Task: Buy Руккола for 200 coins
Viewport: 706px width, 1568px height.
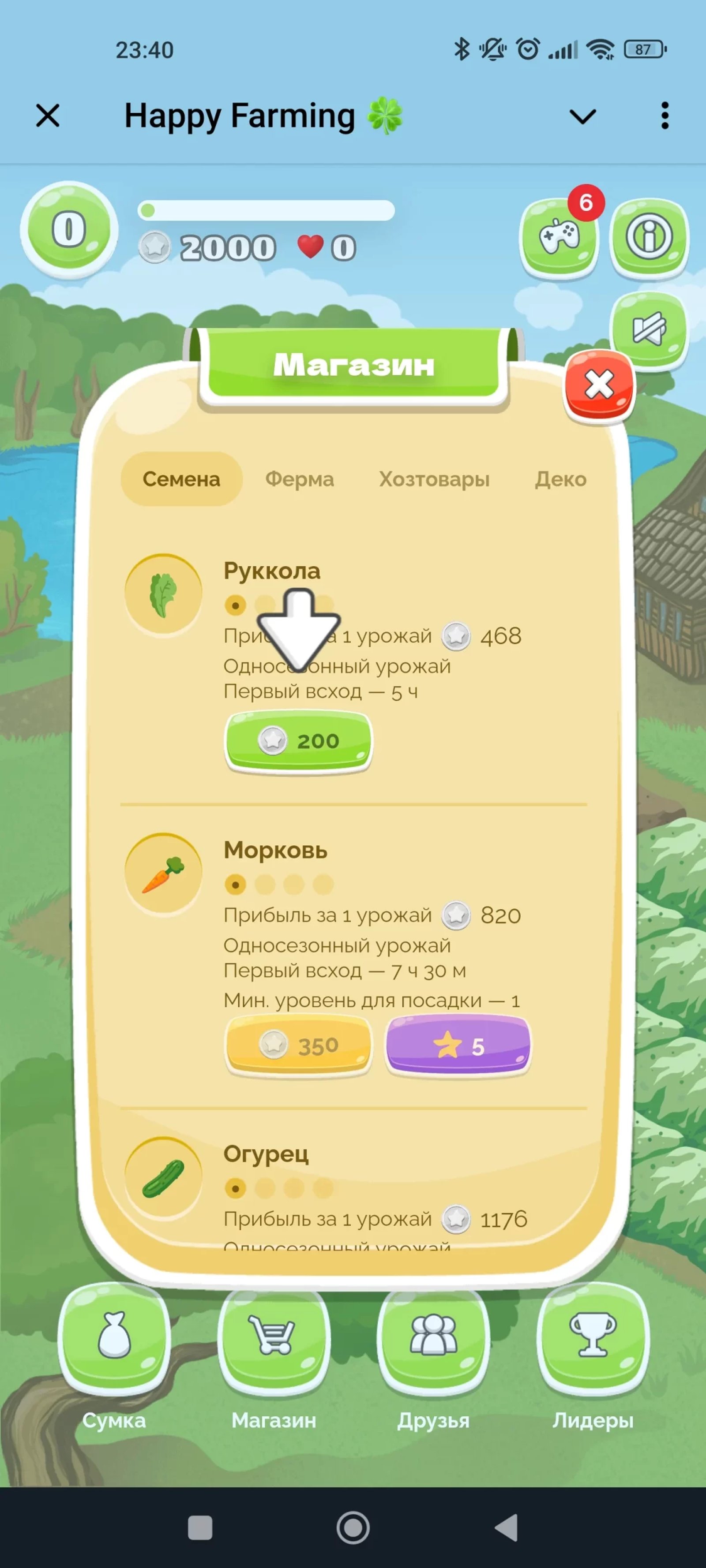Action: point(300,740)
